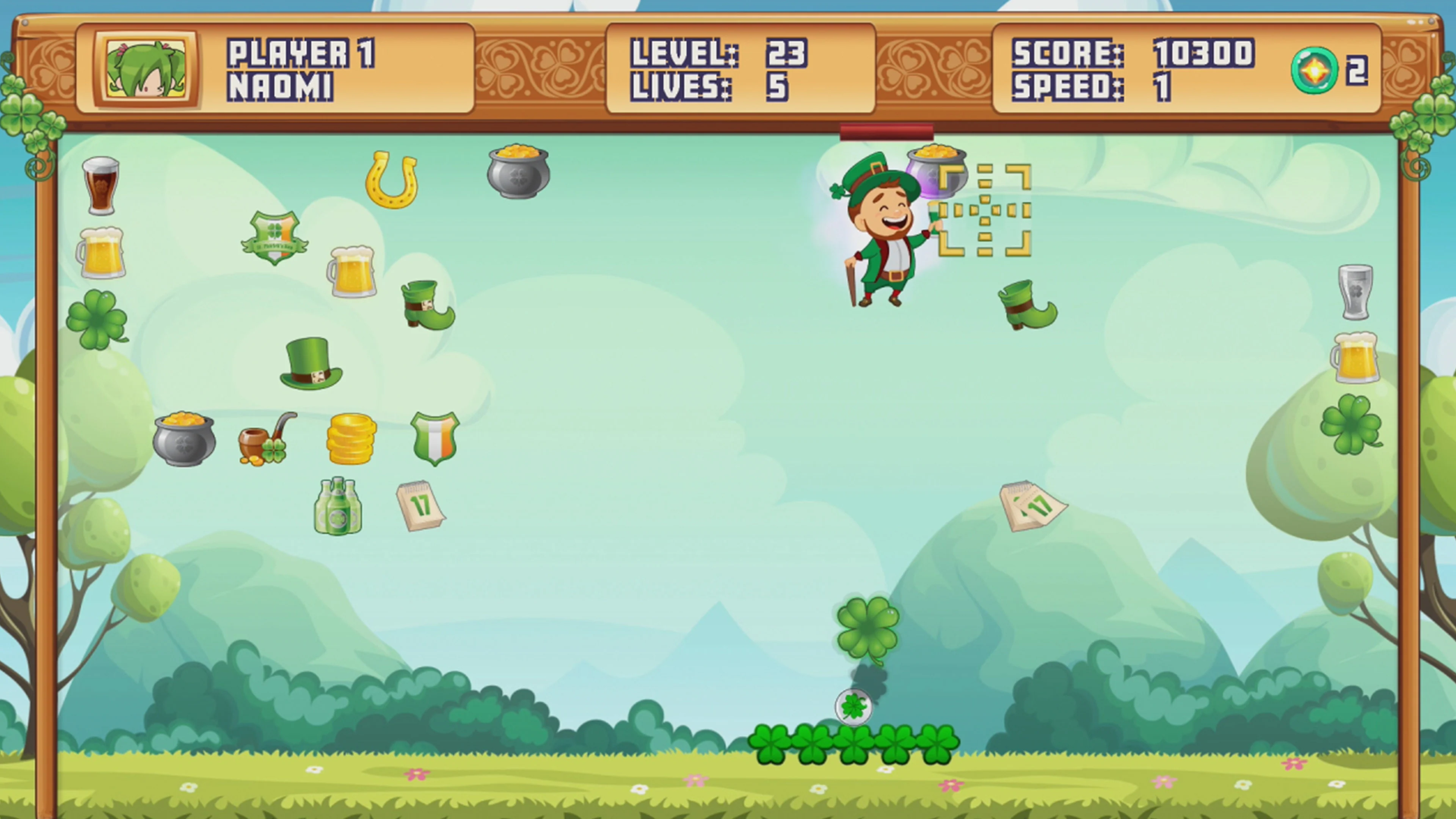
Task: Click the calendar brick showing 17
Action: coord(421,506)
